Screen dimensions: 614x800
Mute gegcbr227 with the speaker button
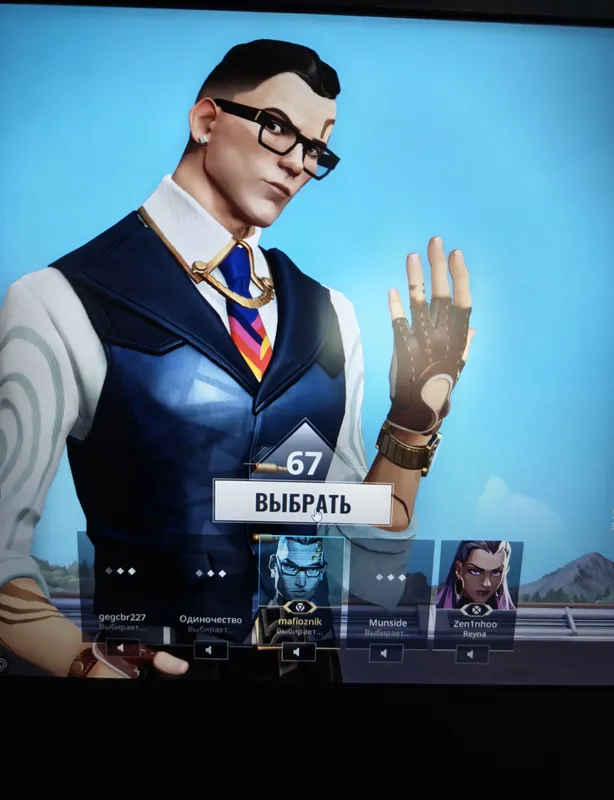coord(122,648)
